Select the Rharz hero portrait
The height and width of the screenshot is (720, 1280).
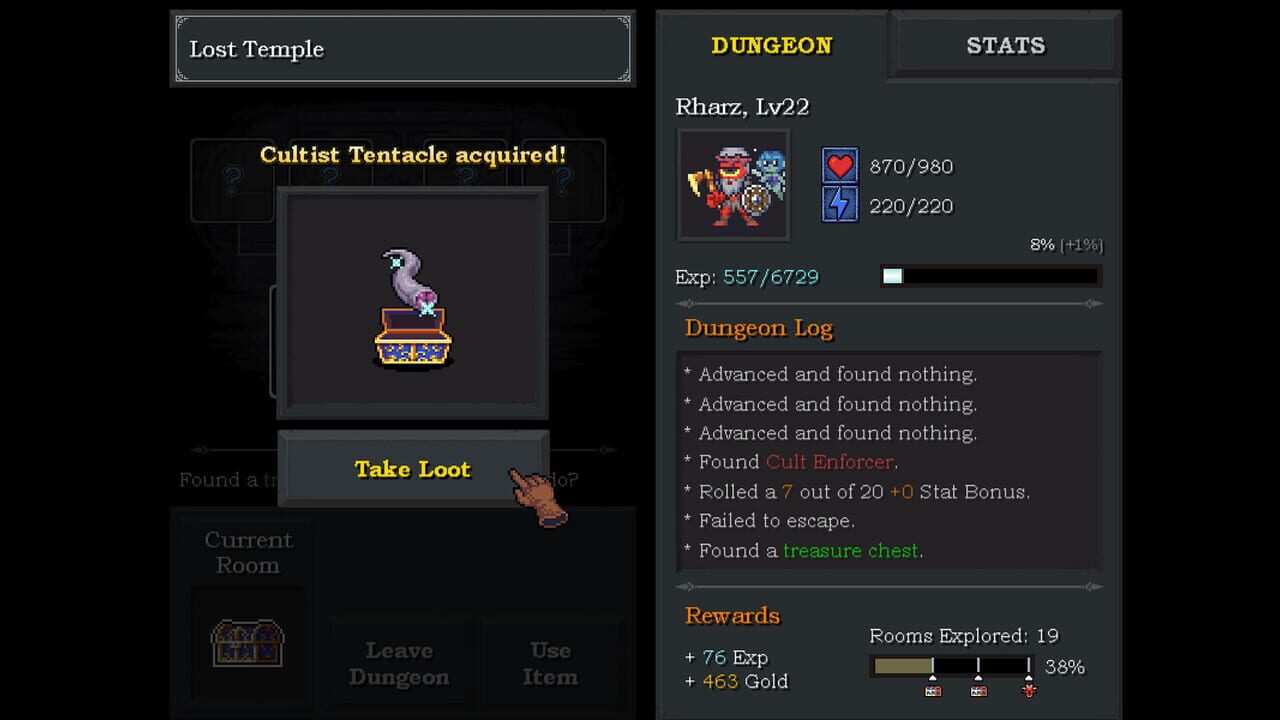pos(733,185)
